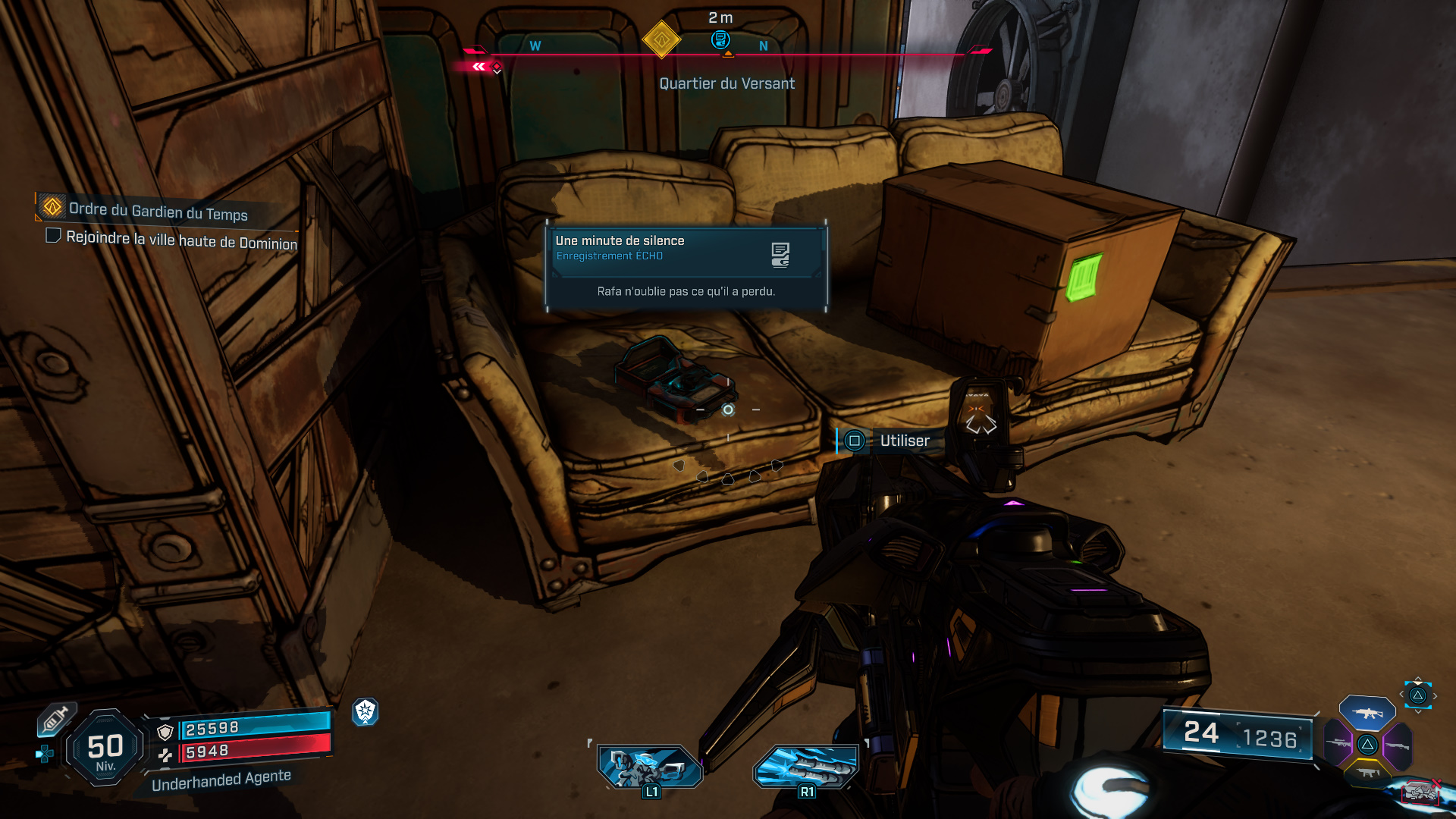
Task: Click the blue ECHO marker showing 2m
Action: click(720, 40)
